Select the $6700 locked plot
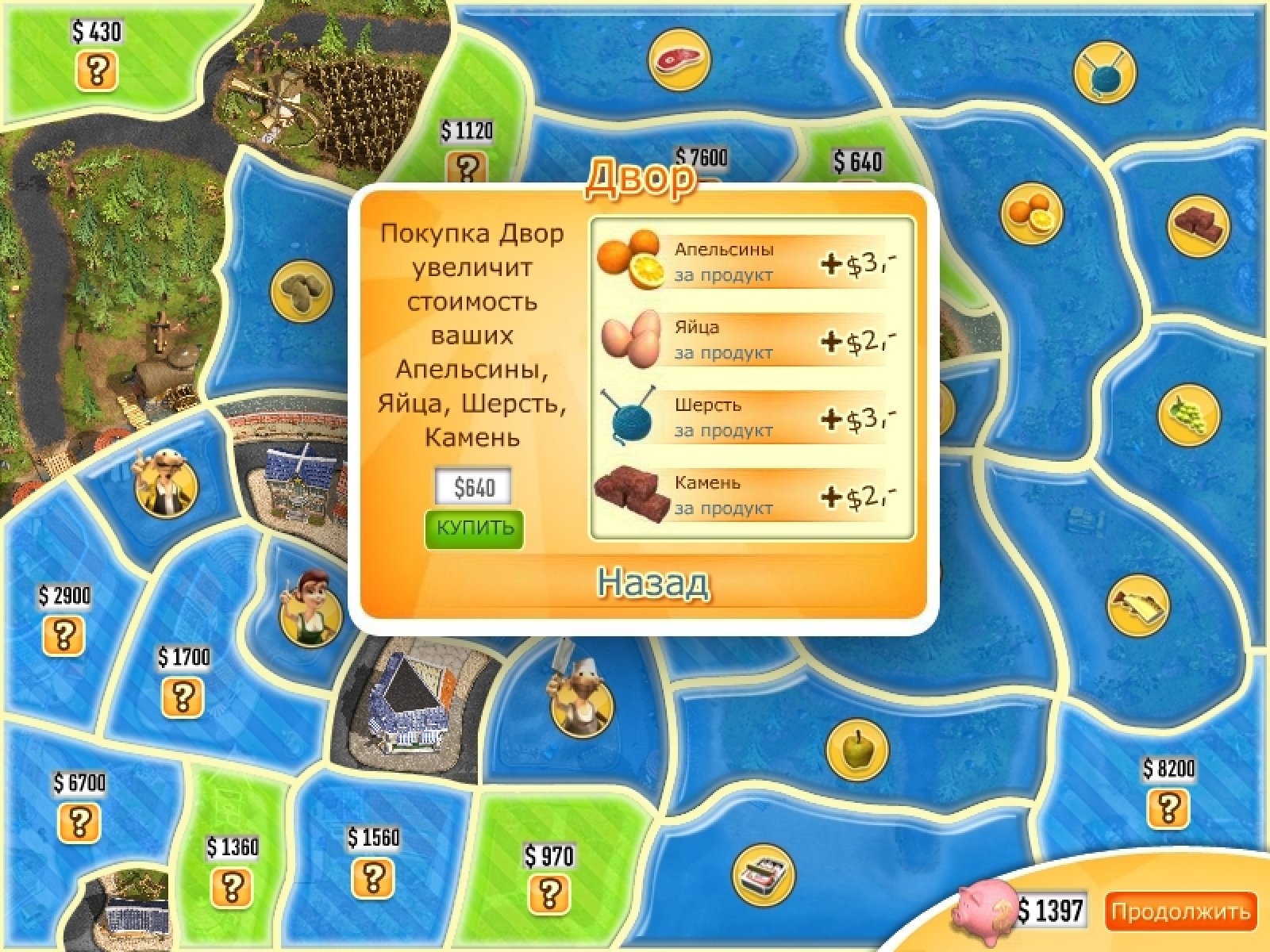 point(79,821)
